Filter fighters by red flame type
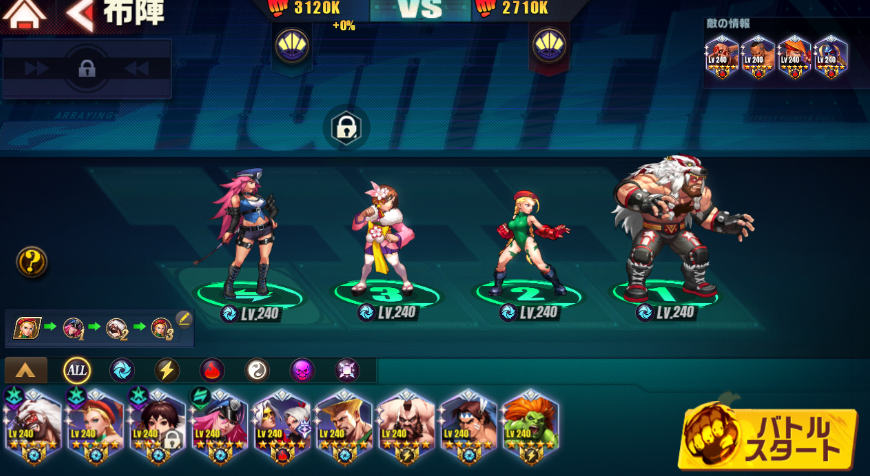 (212, 370)
